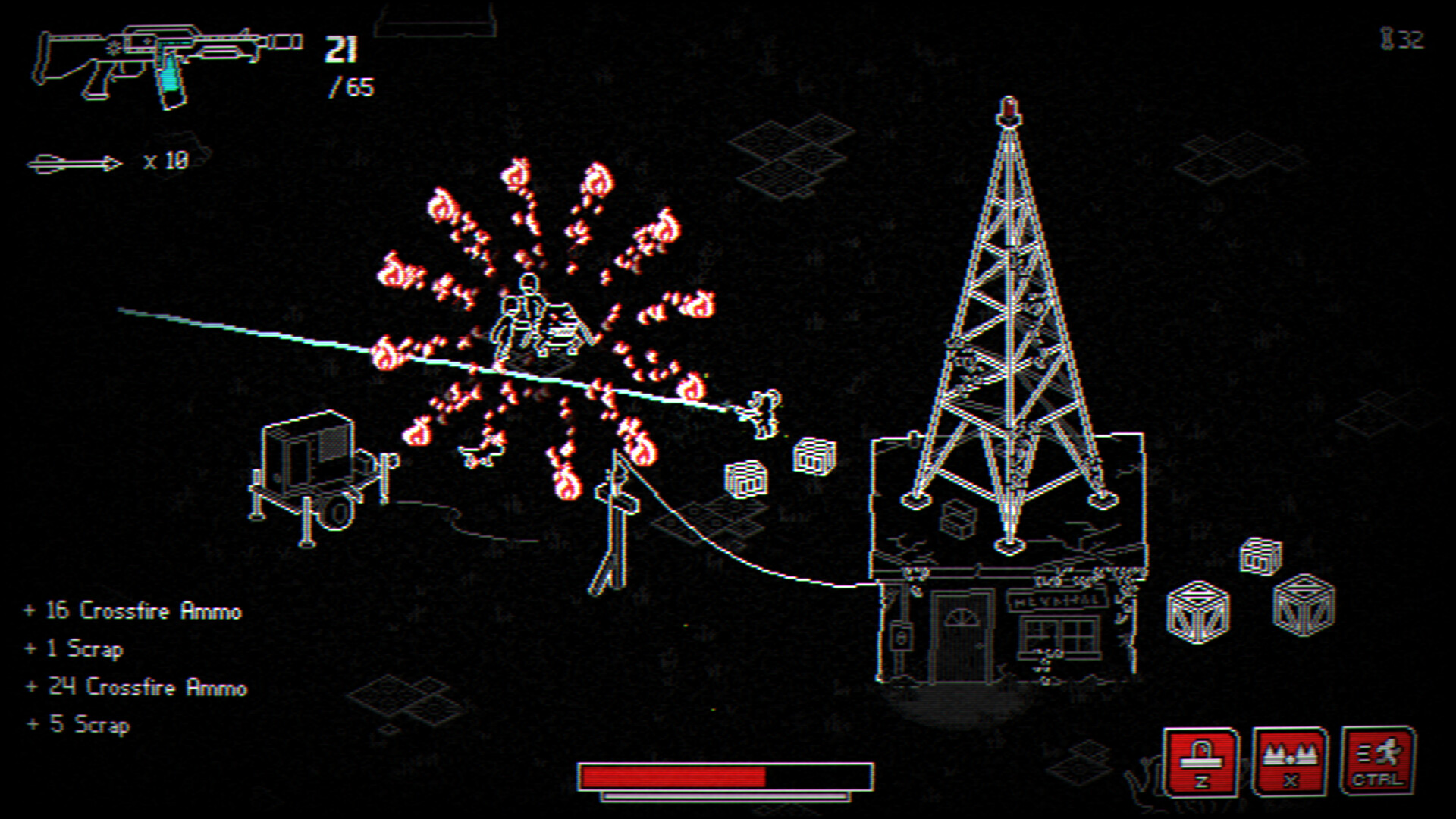1456x819 pixels.
Task: Click the '+5 Scrap' pickup notification
Action: tap(78, 724)
